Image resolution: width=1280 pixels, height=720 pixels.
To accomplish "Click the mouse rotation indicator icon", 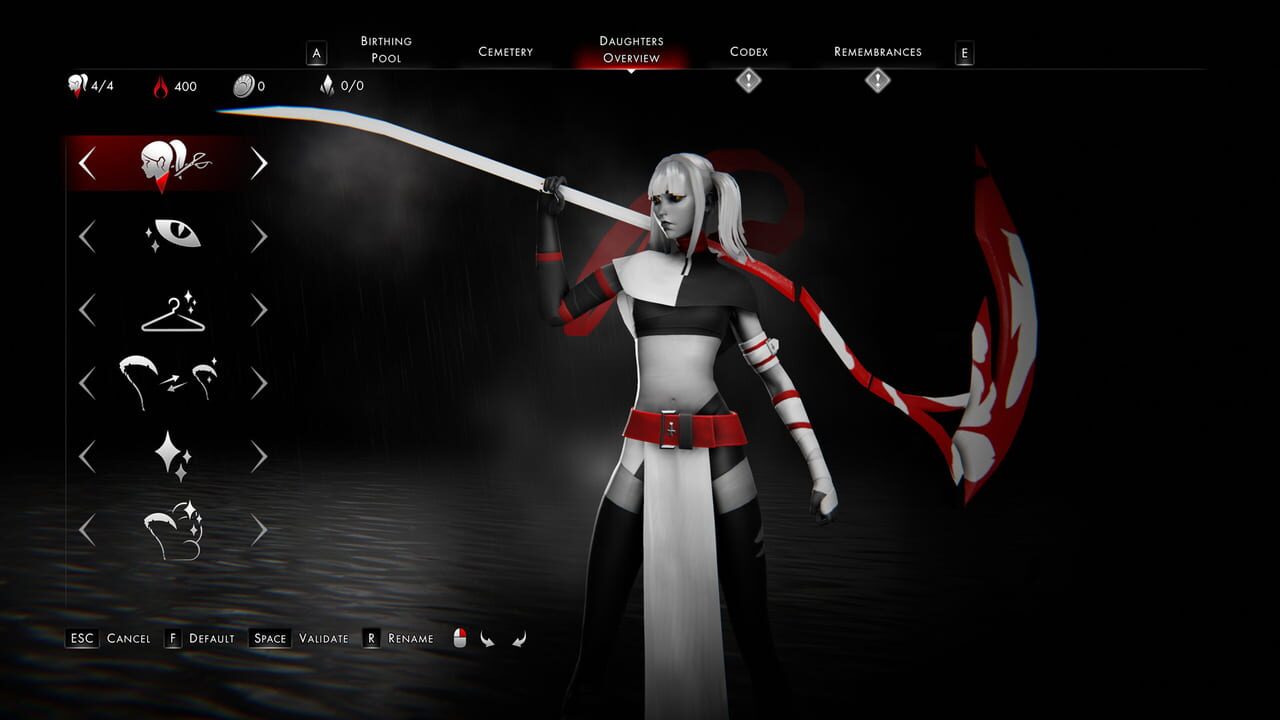I will point(459,637).
